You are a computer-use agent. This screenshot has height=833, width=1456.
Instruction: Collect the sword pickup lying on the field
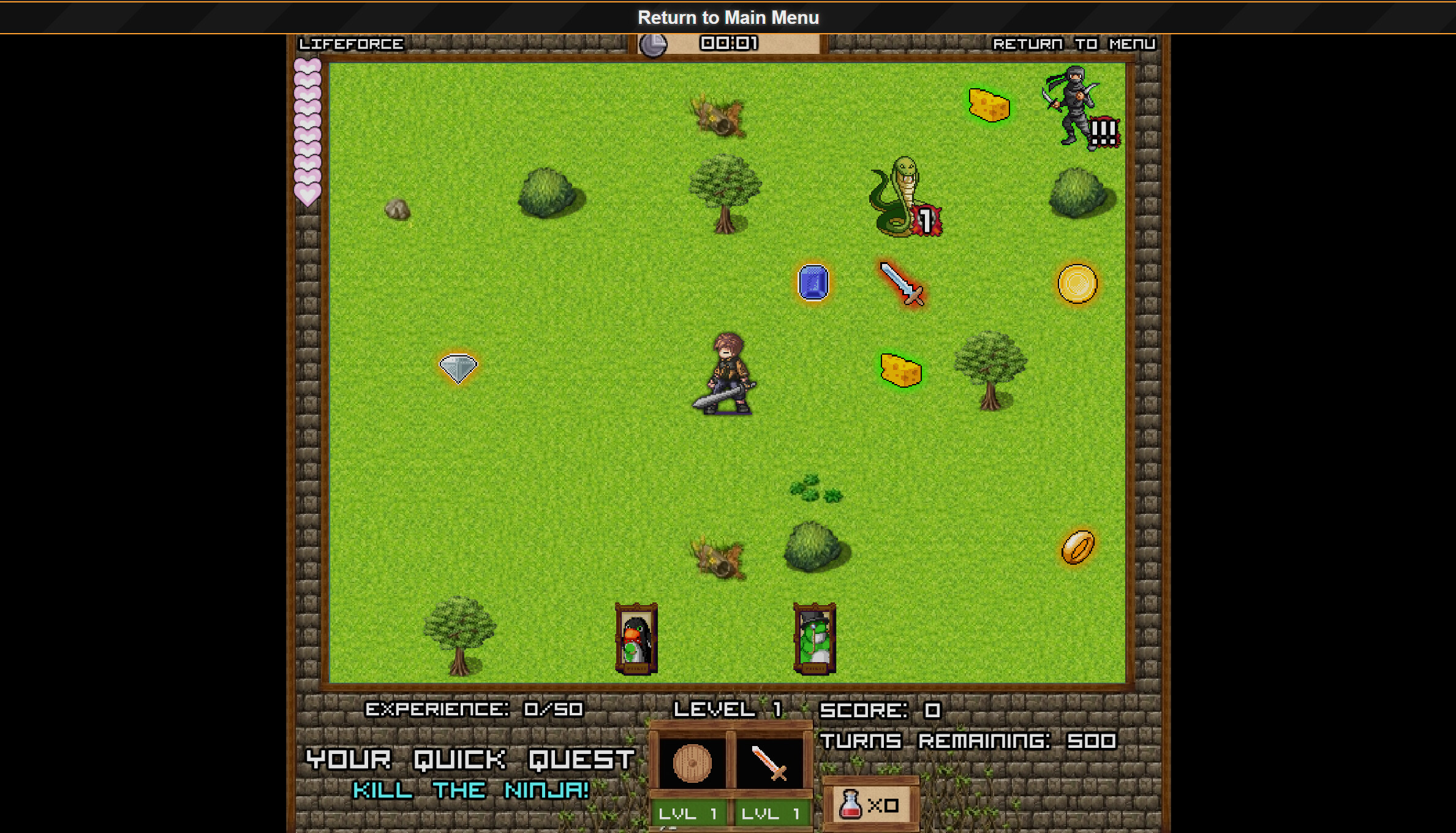[x=902, y=285]
